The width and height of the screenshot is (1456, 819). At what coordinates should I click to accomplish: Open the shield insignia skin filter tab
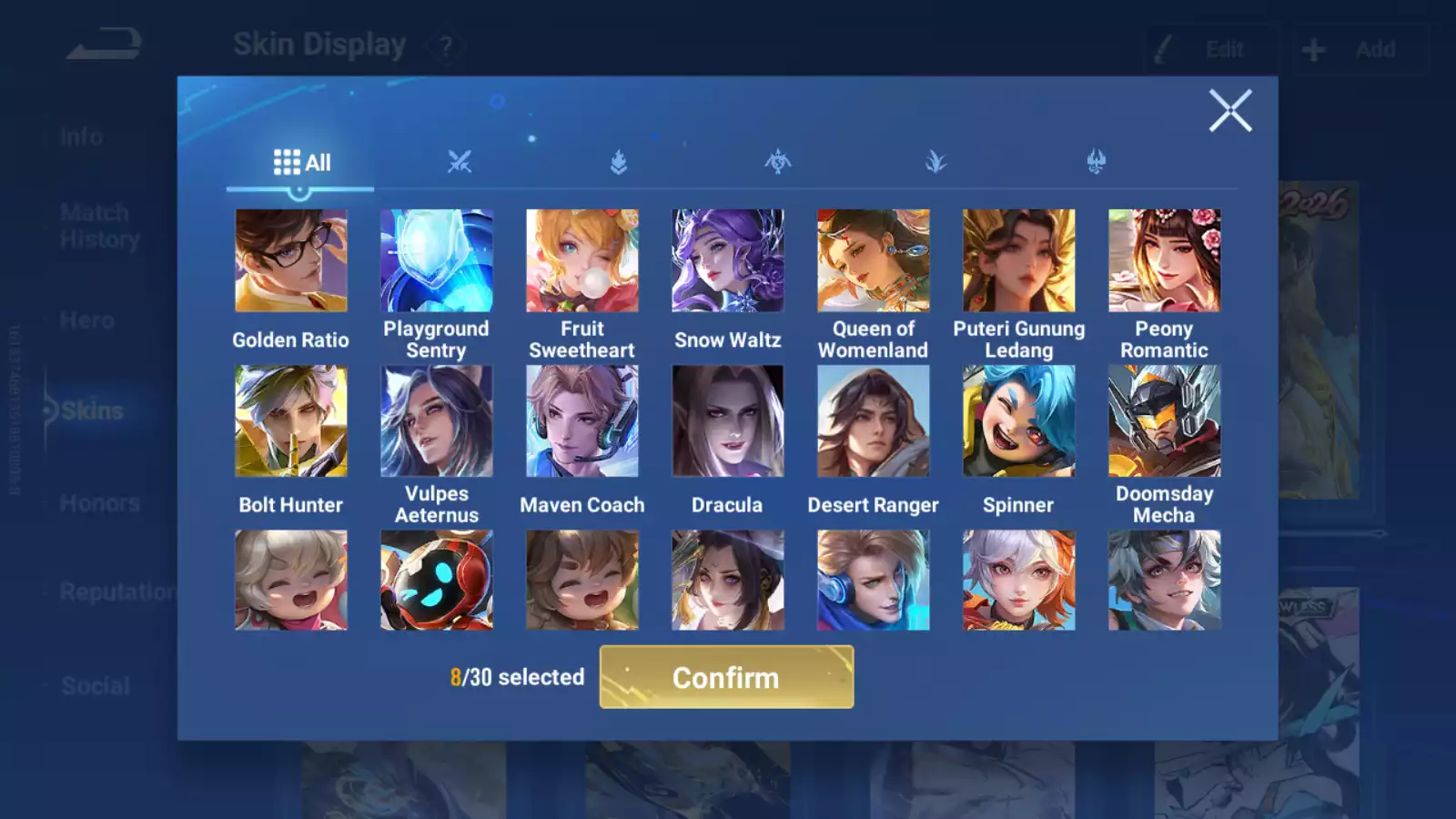(619, 162)
